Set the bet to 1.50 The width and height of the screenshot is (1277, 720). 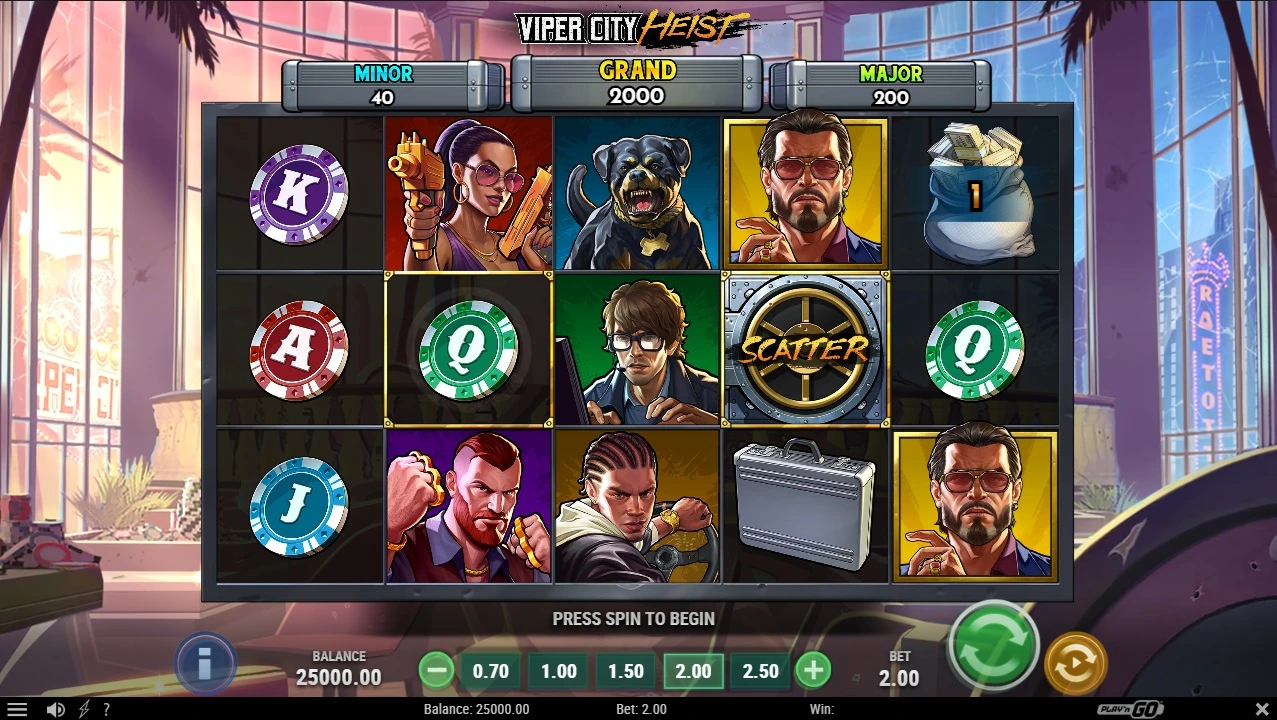click(x=626, y=671)
